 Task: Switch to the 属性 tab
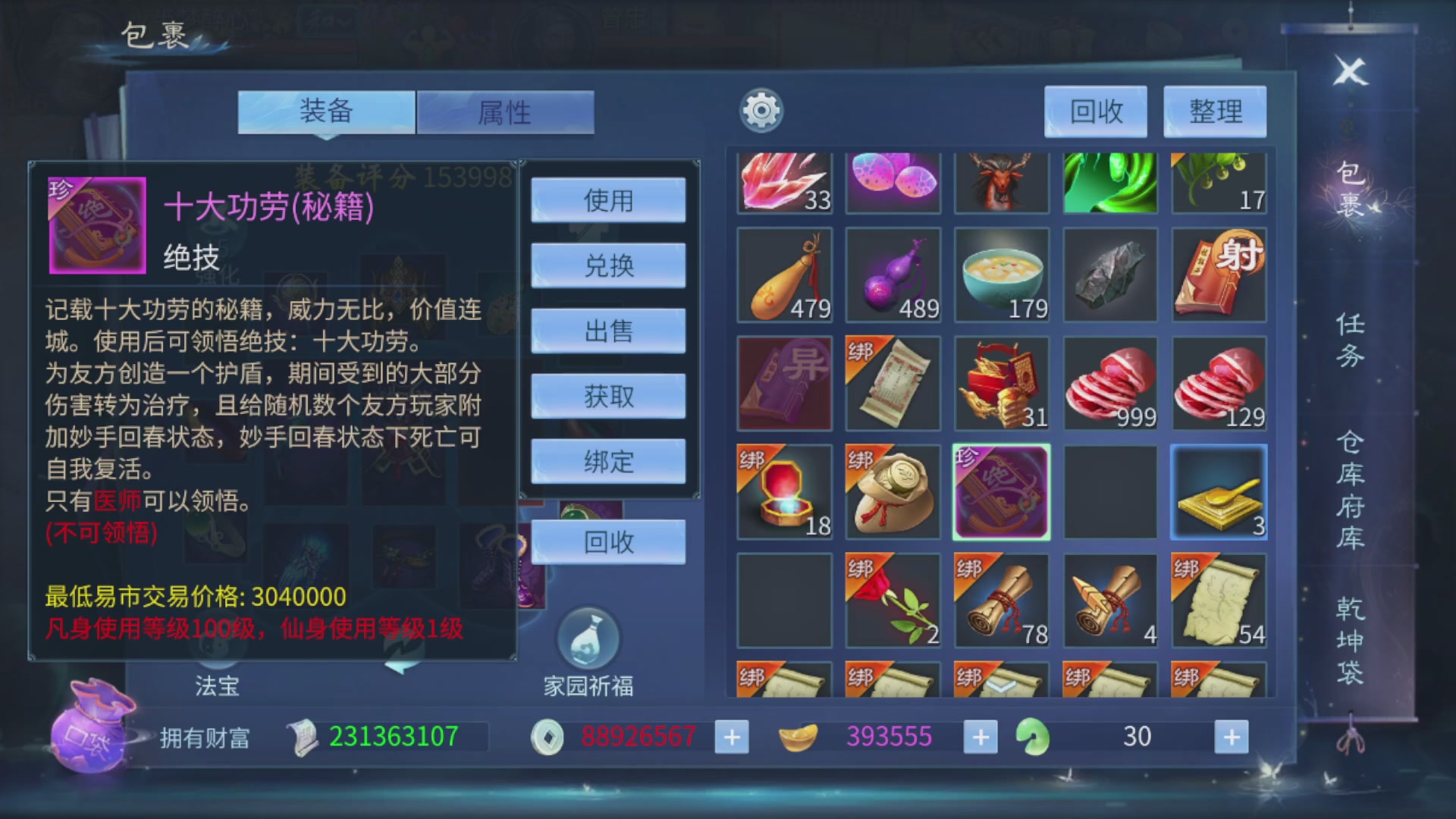506,112
